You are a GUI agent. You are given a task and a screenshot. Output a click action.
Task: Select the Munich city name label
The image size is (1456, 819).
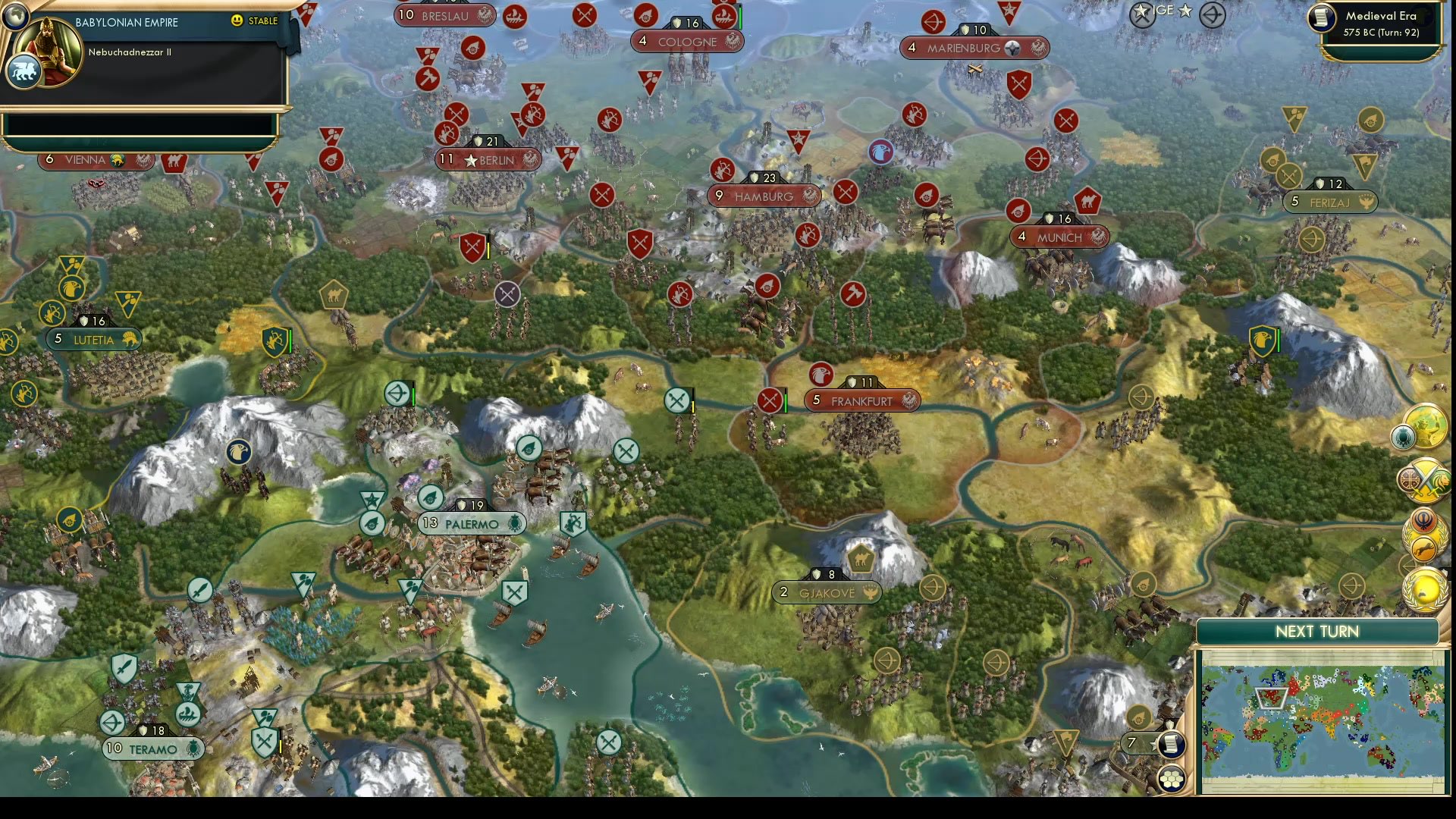coord(1060,237)
